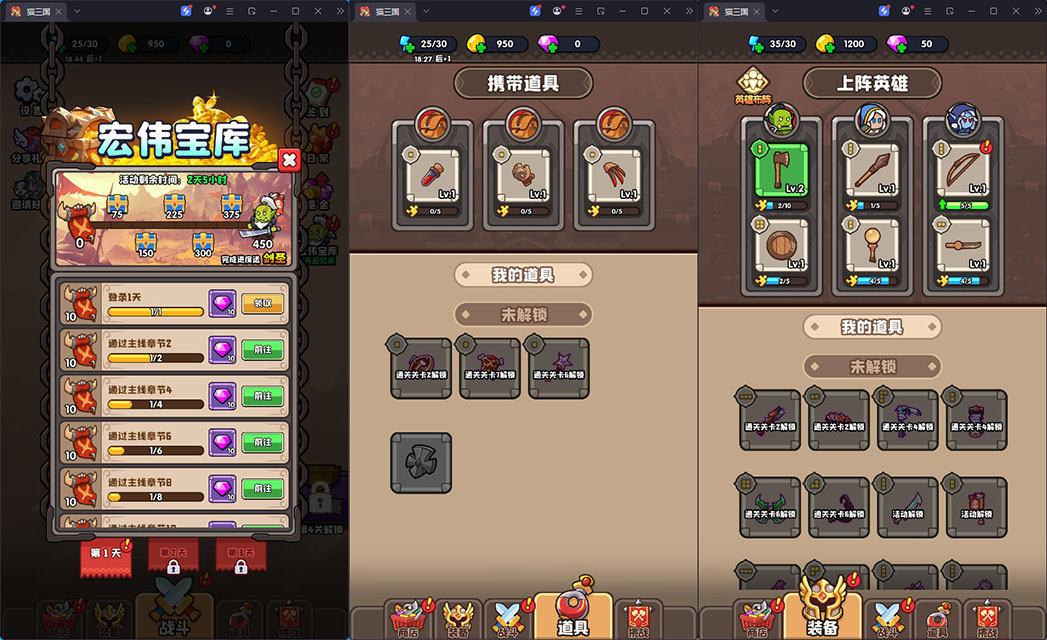The image size is (1047, 640).
Task: Close the 宏伟宝库 event popup
Action: (x=289, y=159)
